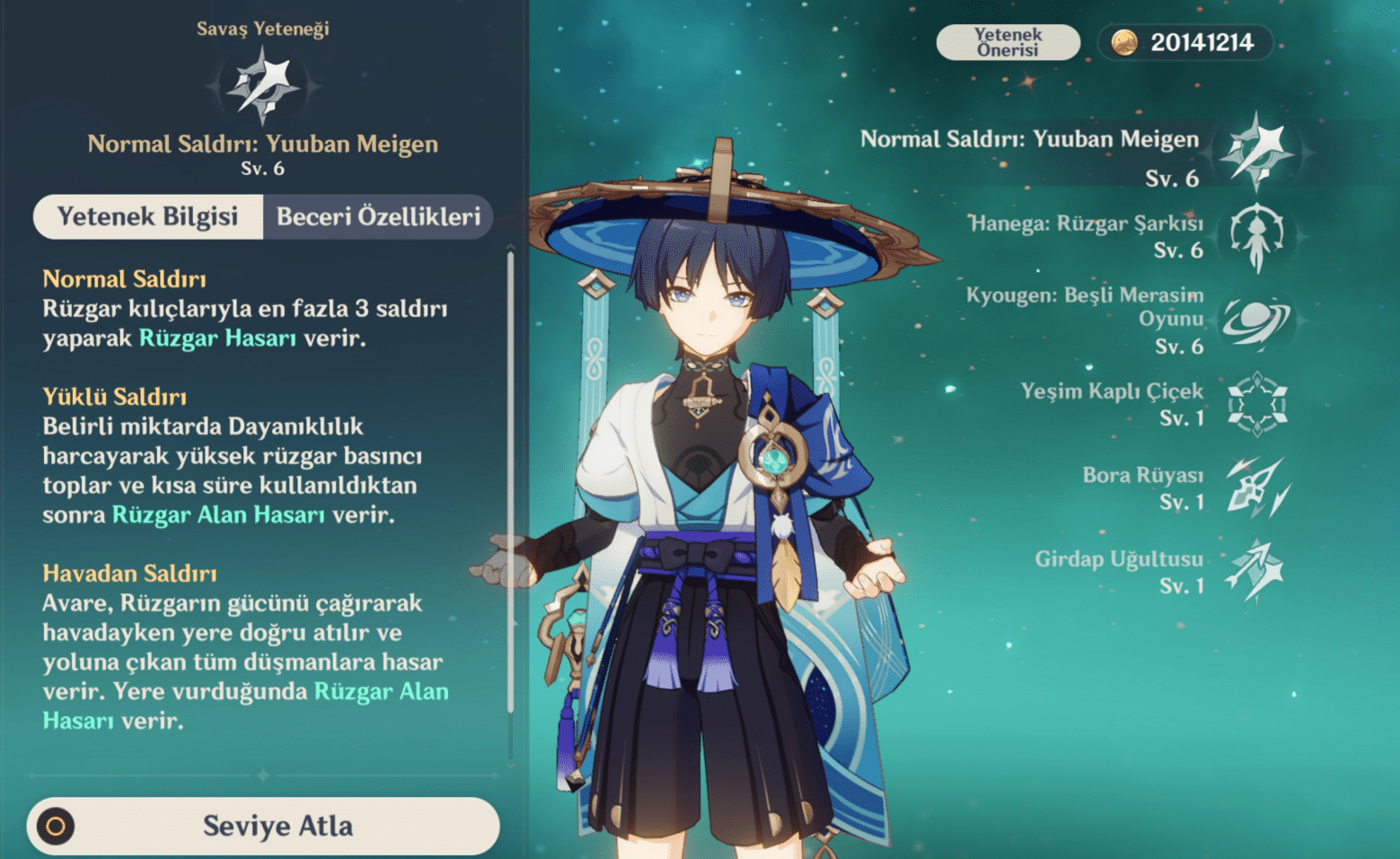Click the Normal Saldırı section heading
The image size is (1400, 859).
pyautogui.click(x=125, y=278)
